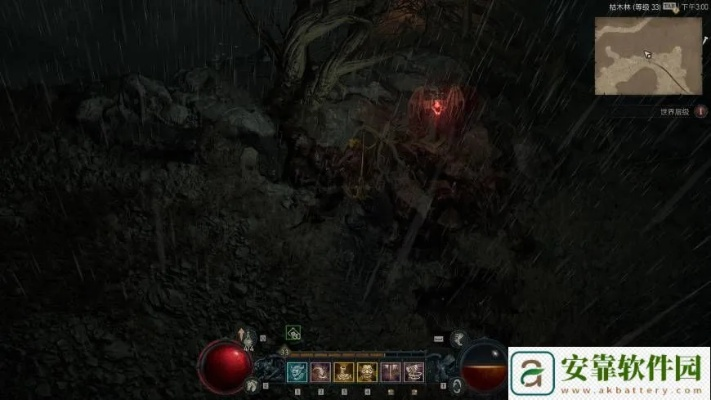Open the minimap
The width and height of the screenshot is (711, 400).
(x=648, y=55)
